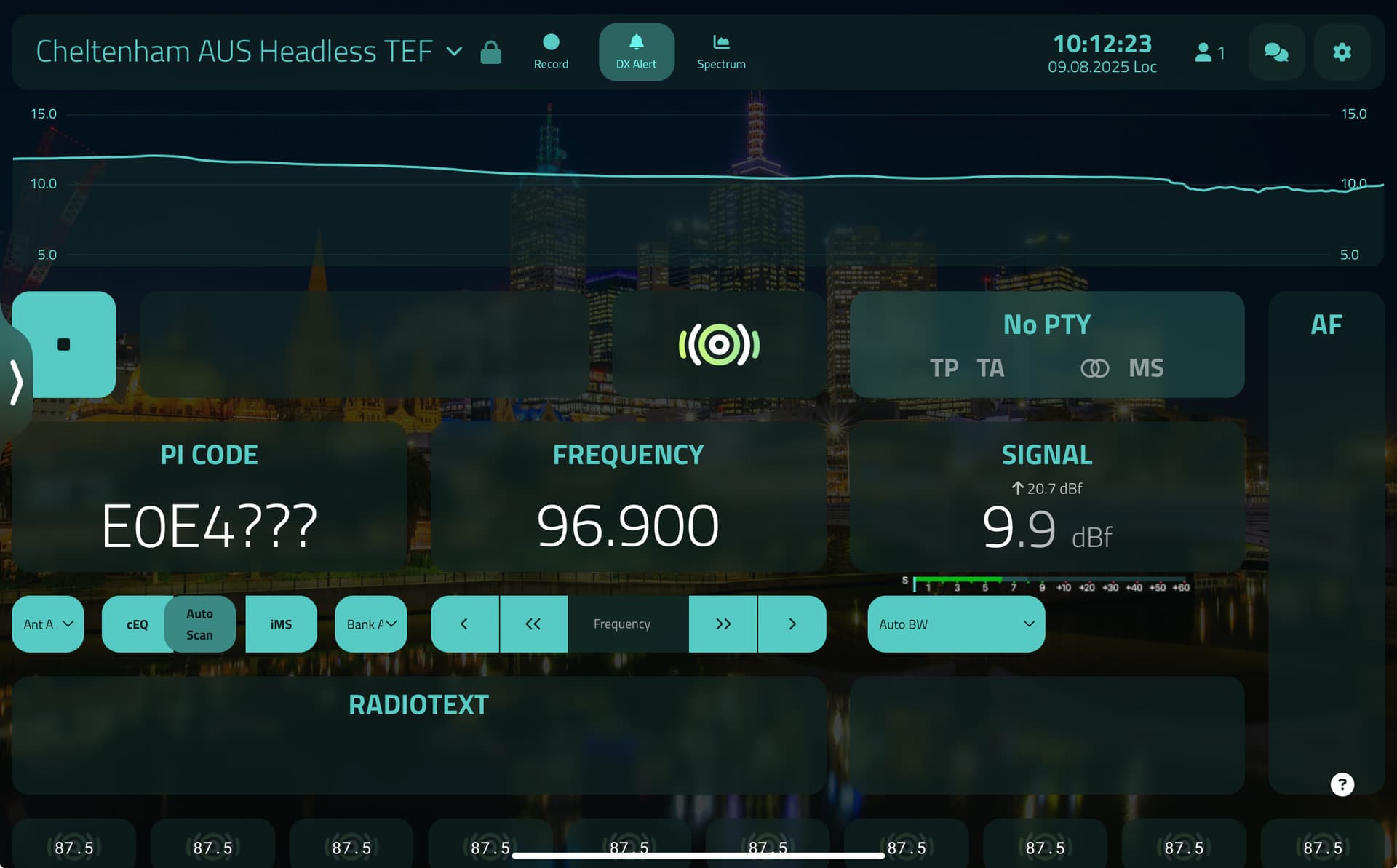Open settings with the gear icon
The width and height of the screenshot is (1397, 868).
tap(1342, 52)
